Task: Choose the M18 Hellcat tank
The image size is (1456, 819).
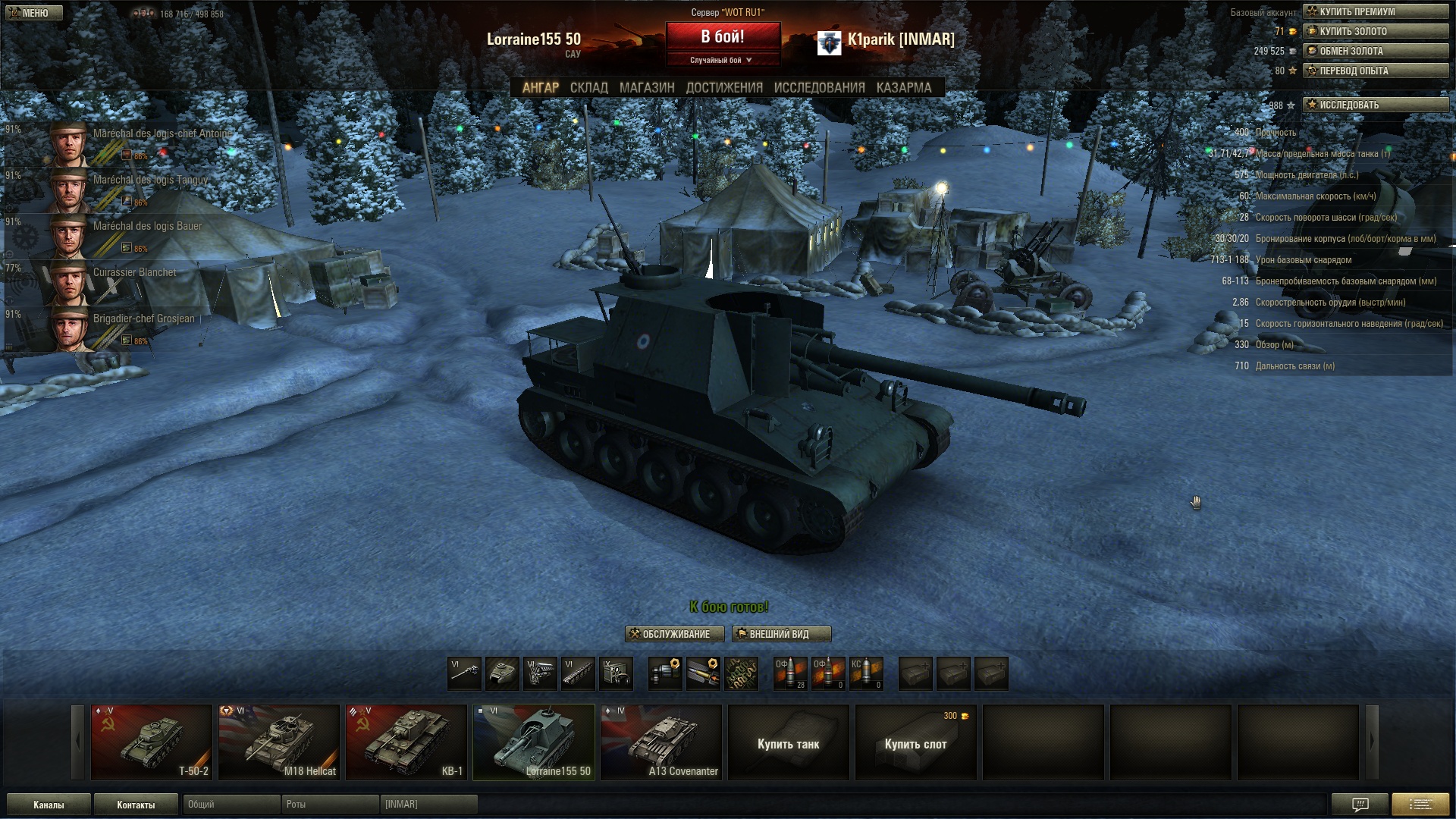Action: (x=279, y=742)
